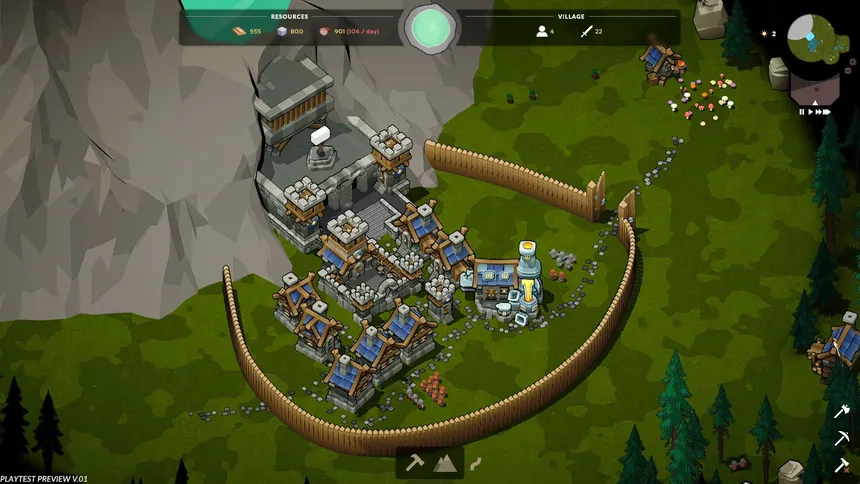Select the axe woodcutting tool
This screenshot has height=484, width=860.
point(841,411)
